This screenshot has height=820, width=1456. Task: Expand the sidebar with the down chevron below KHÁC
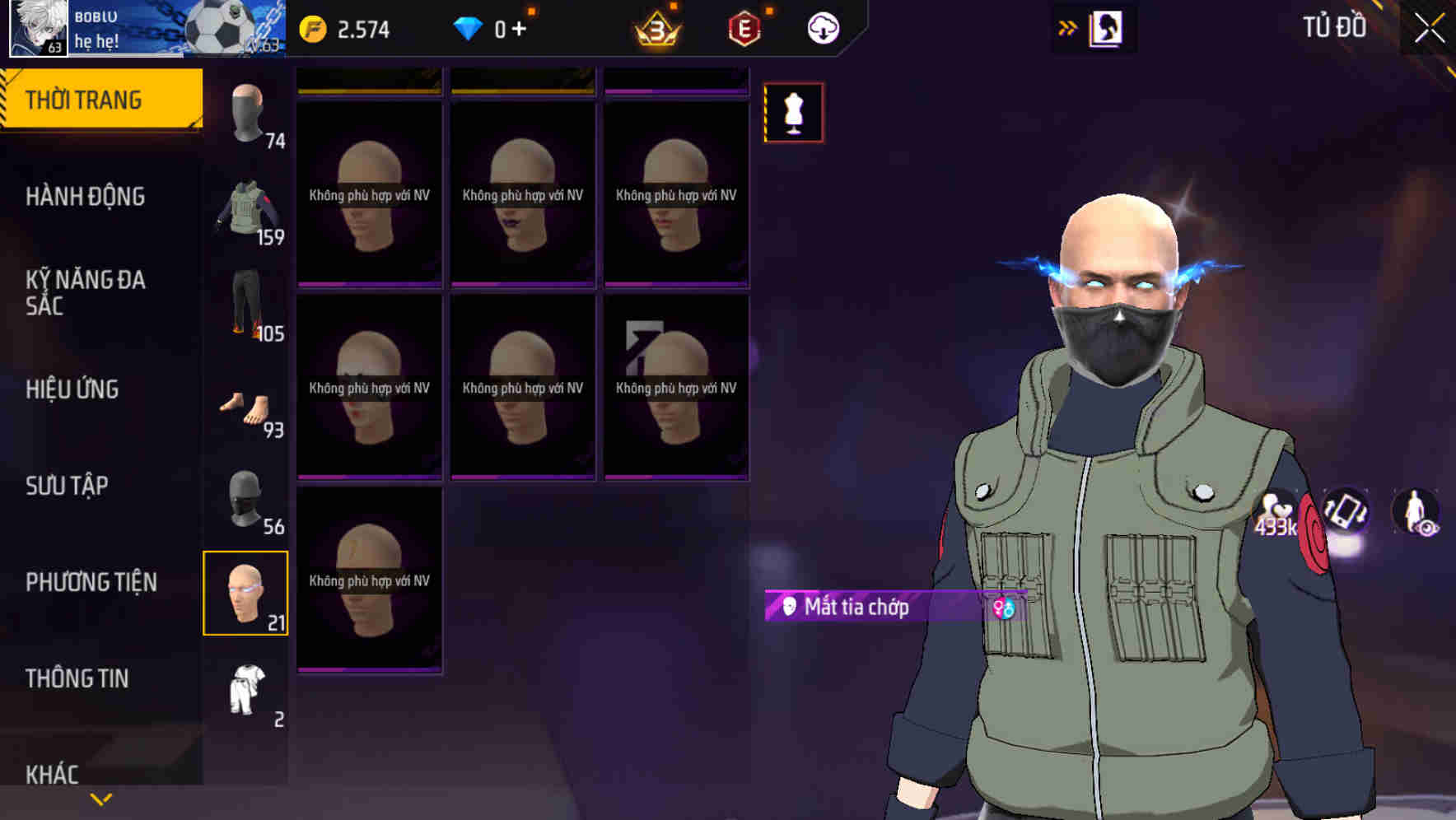point(99,797)
